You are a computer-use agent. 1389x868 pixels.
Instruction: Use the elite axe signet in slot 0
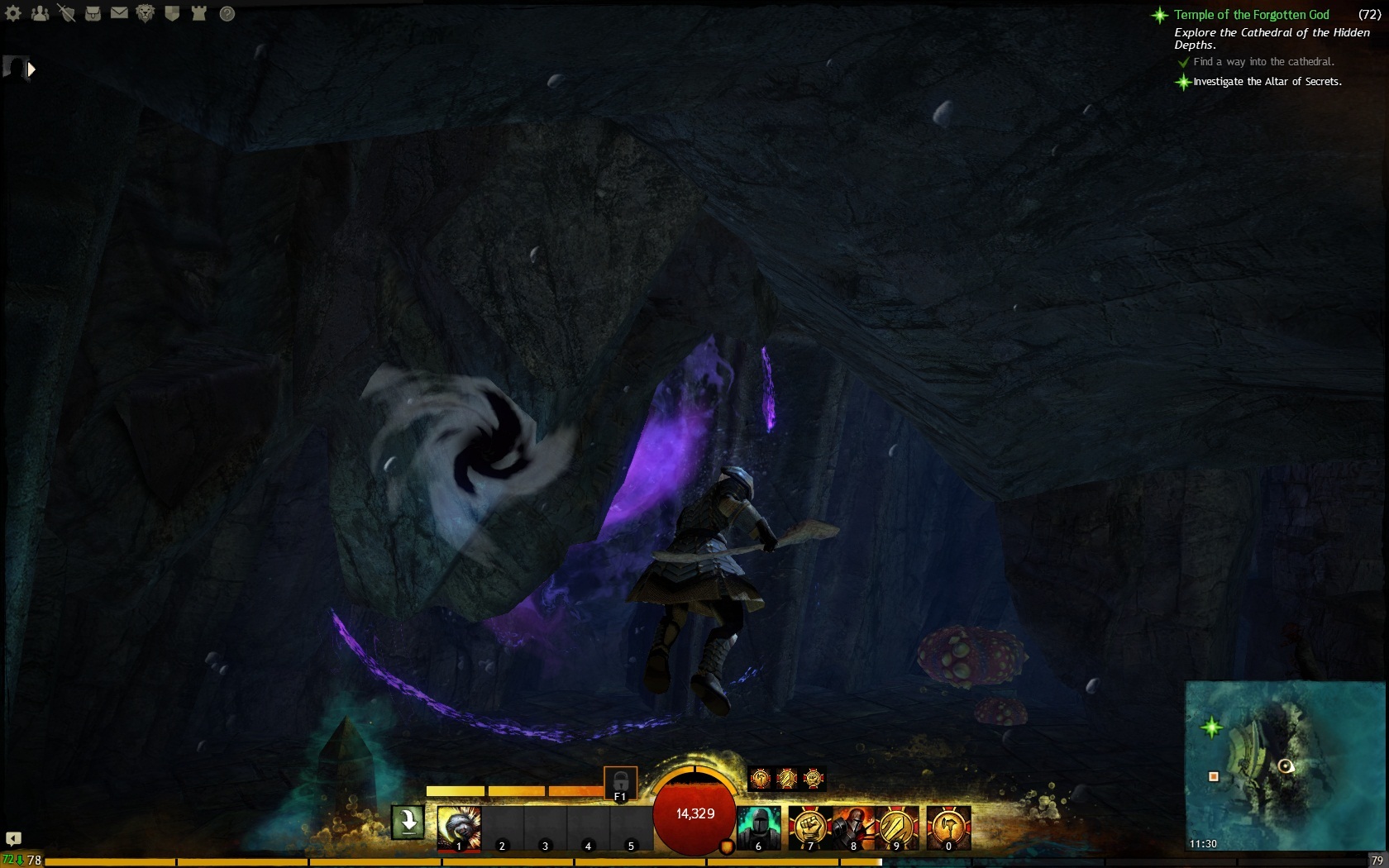click(948, 828)
